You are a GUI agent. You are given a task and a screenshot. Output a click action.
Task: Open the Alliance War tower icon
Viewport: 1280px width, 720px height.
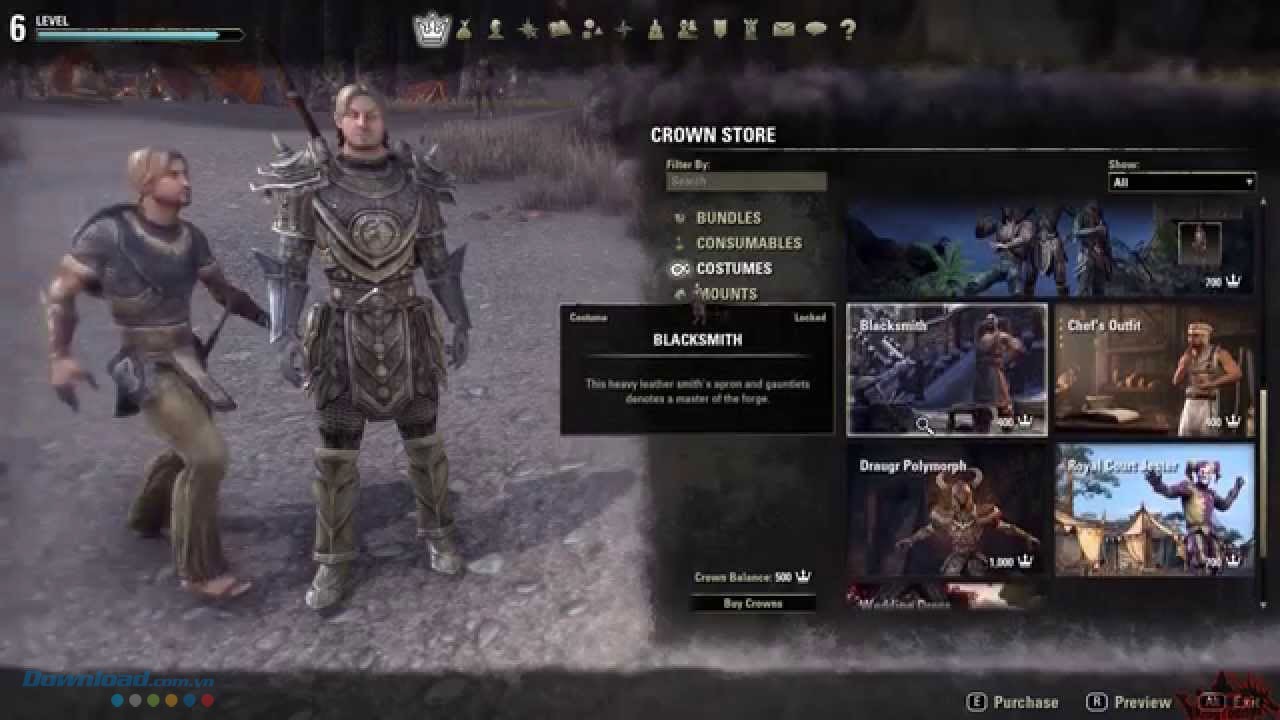[751, 30]
